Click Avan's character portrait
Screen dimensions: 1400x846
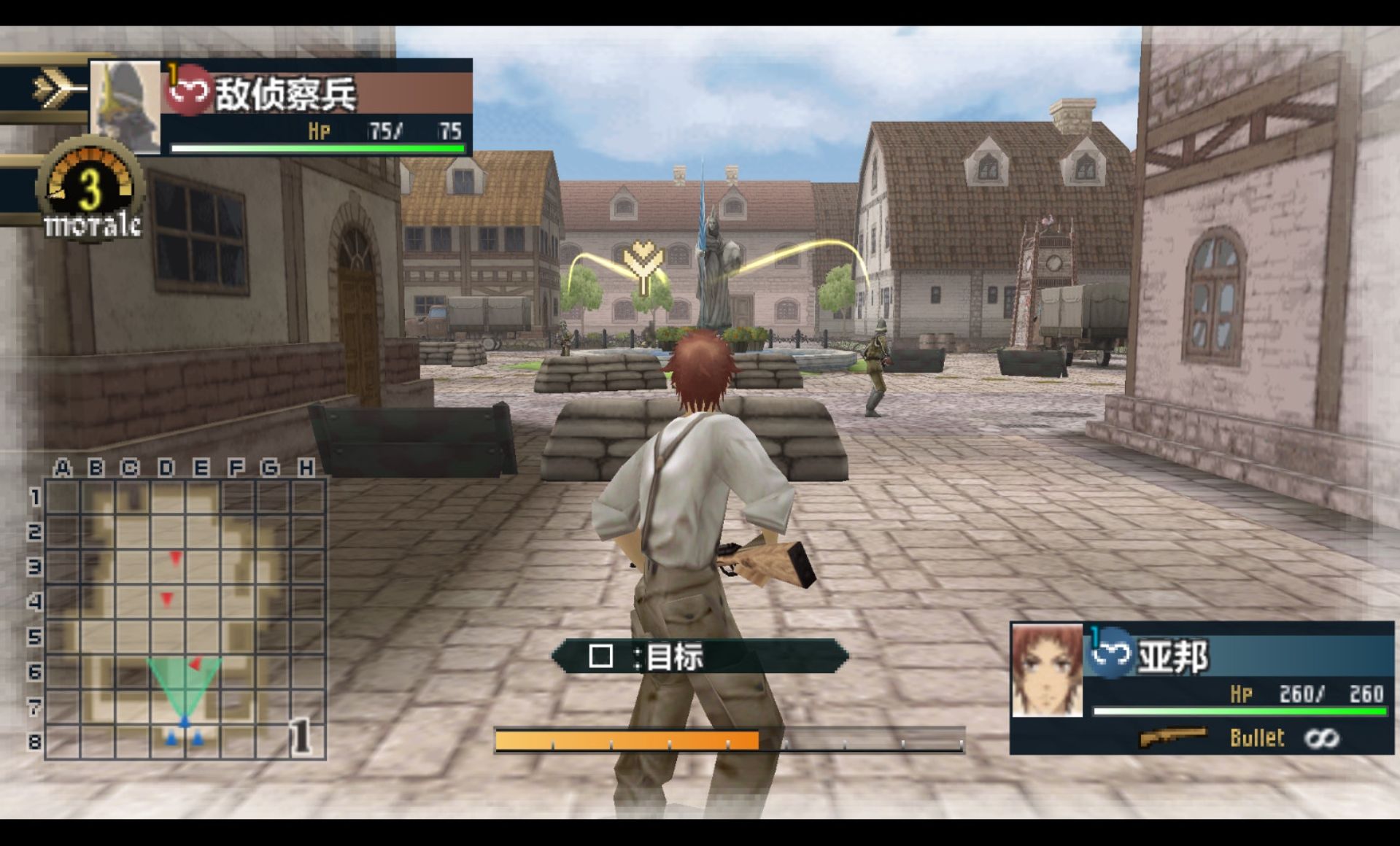(1047, 670)
